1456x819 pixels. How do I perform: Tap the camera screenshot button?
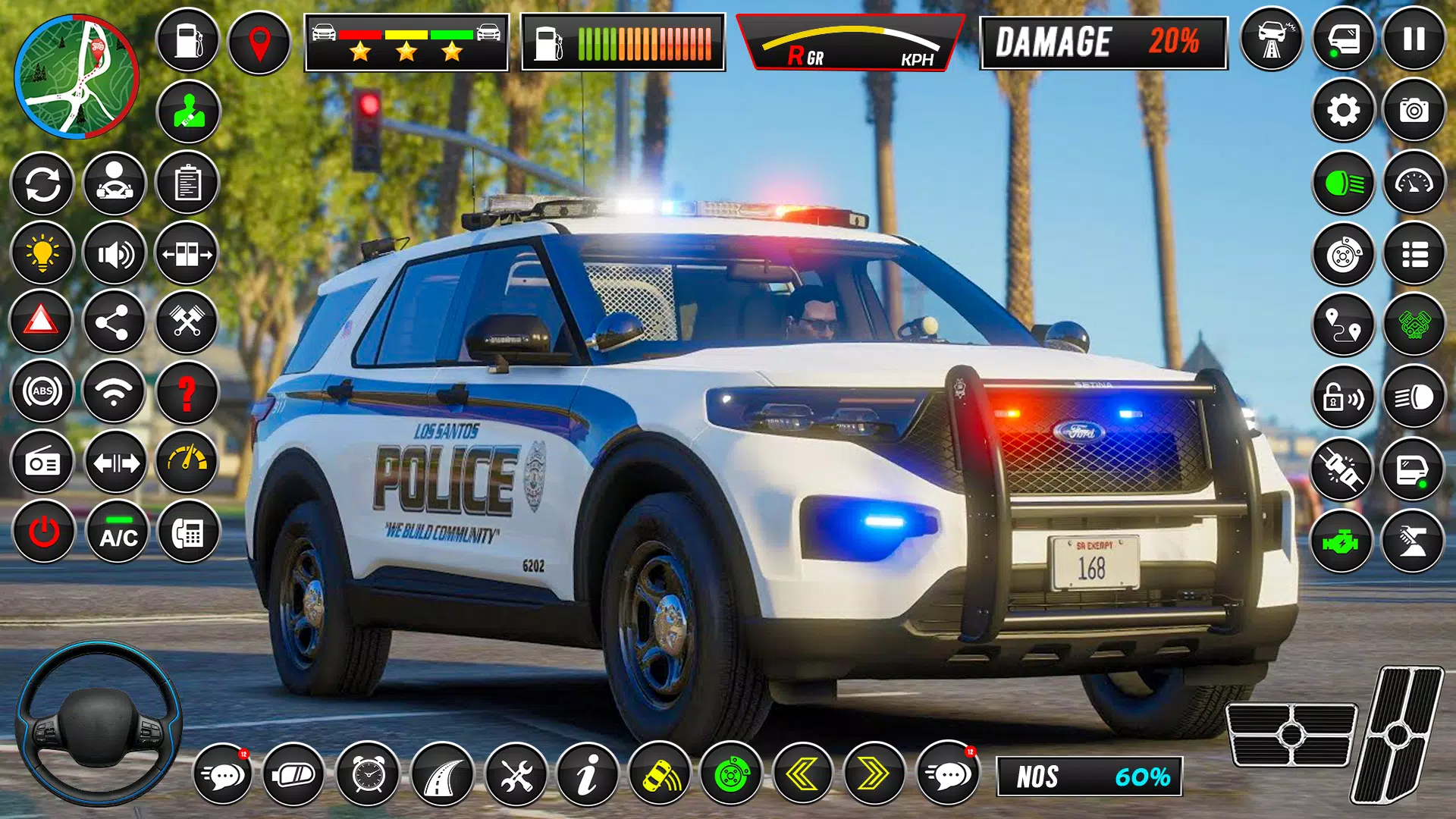[1414, 111]
